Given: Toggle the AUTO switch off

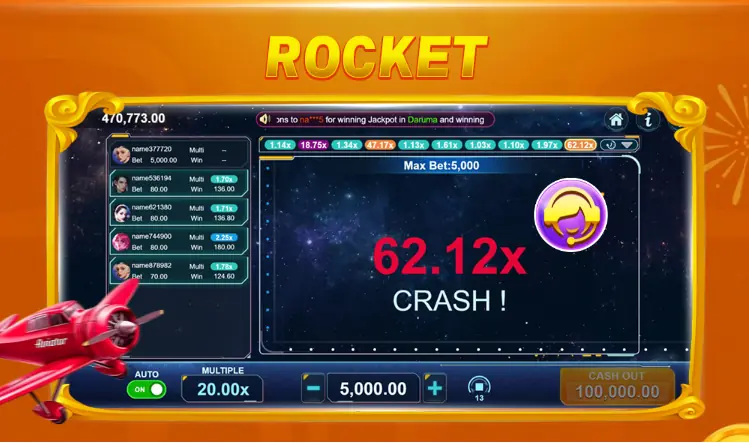Looking at the screenshot, I should point(147,390).
